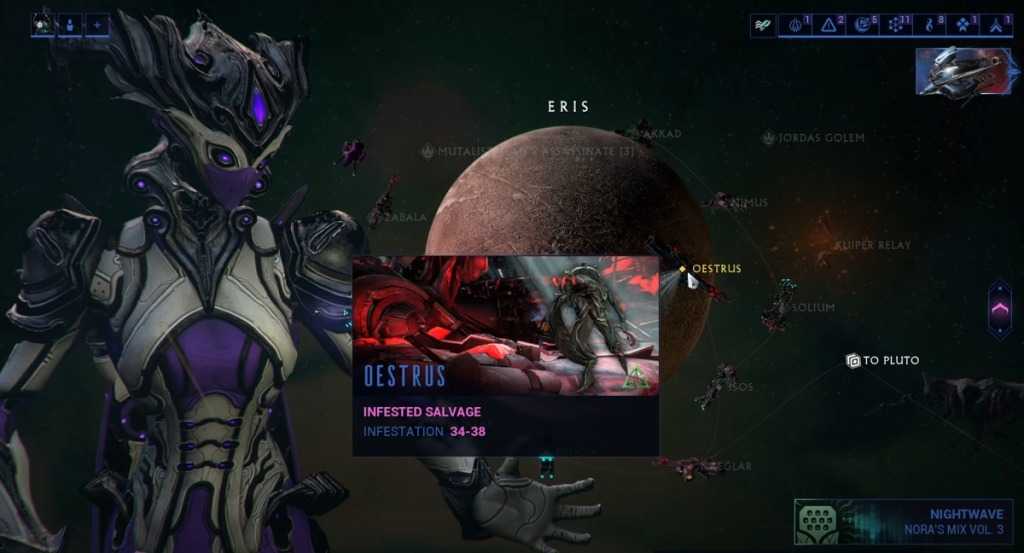Open the syndicate missions tab with 11
This screenshot has width=1024, height=553.
(x=898, y=25)
